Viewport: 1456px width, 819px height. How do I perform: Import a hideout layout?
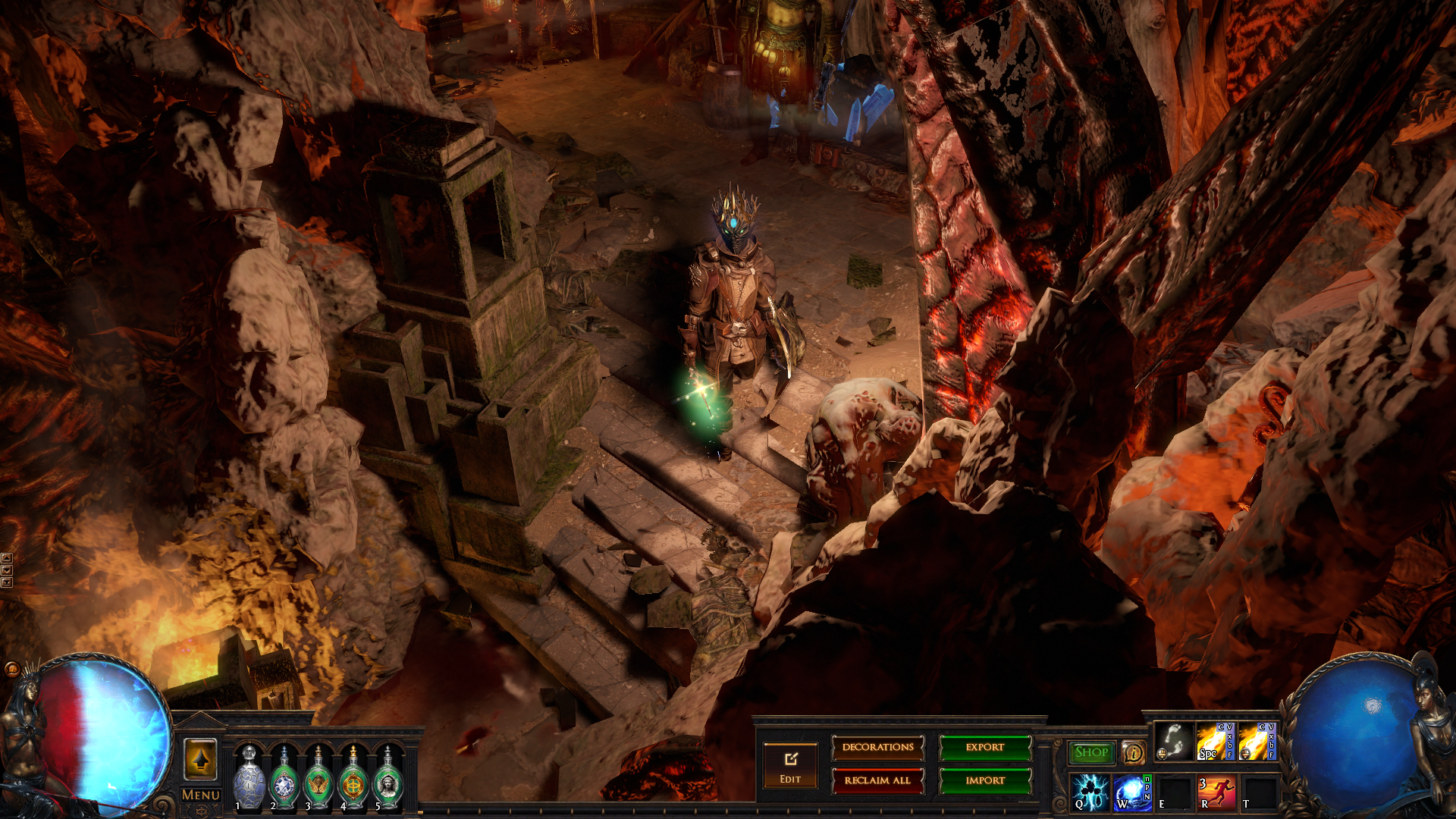pos(985,780)
